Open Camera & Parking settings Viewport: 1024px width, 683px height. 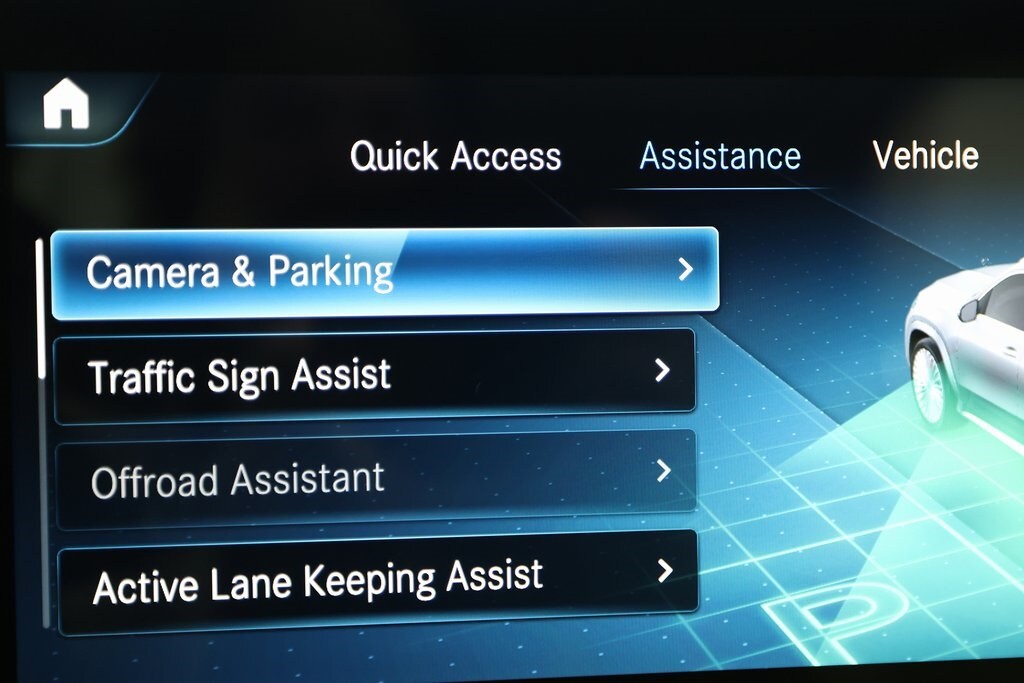[385, 272]
